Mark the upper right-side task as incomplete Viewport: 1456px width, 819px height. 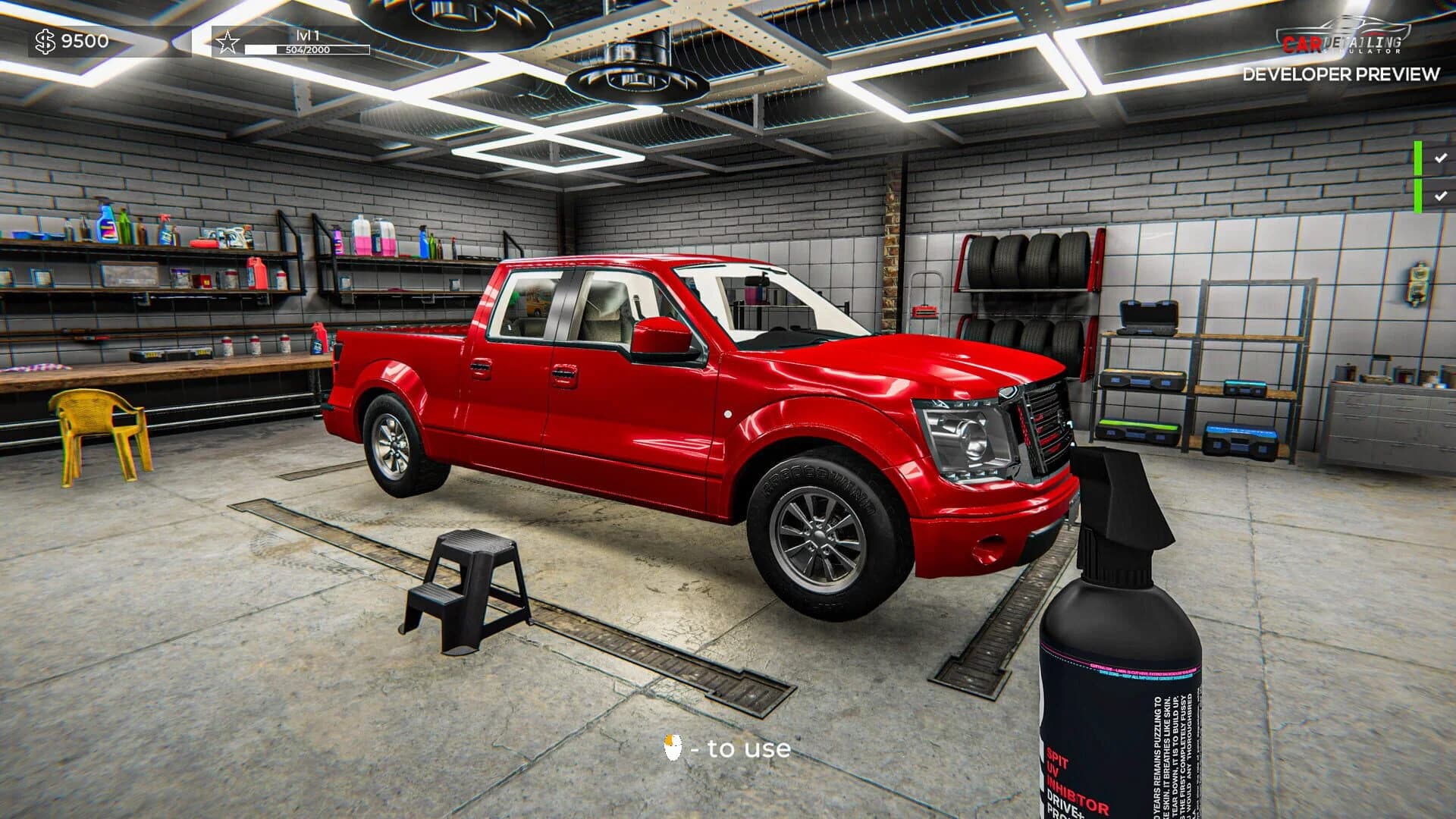click(1439, 158)
